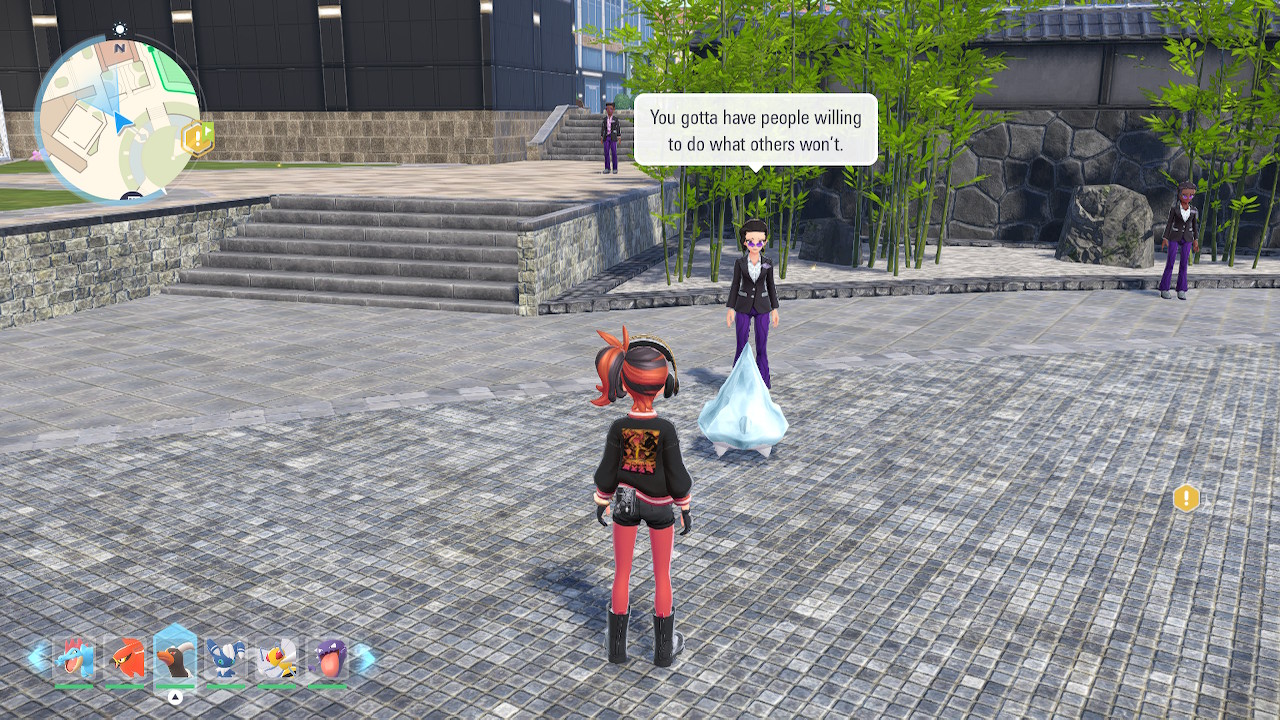The height and width of the screenshot is (720, 1280).
Task: Click the floating yellow exclamation objective marker
Action: coord(1186,497)
